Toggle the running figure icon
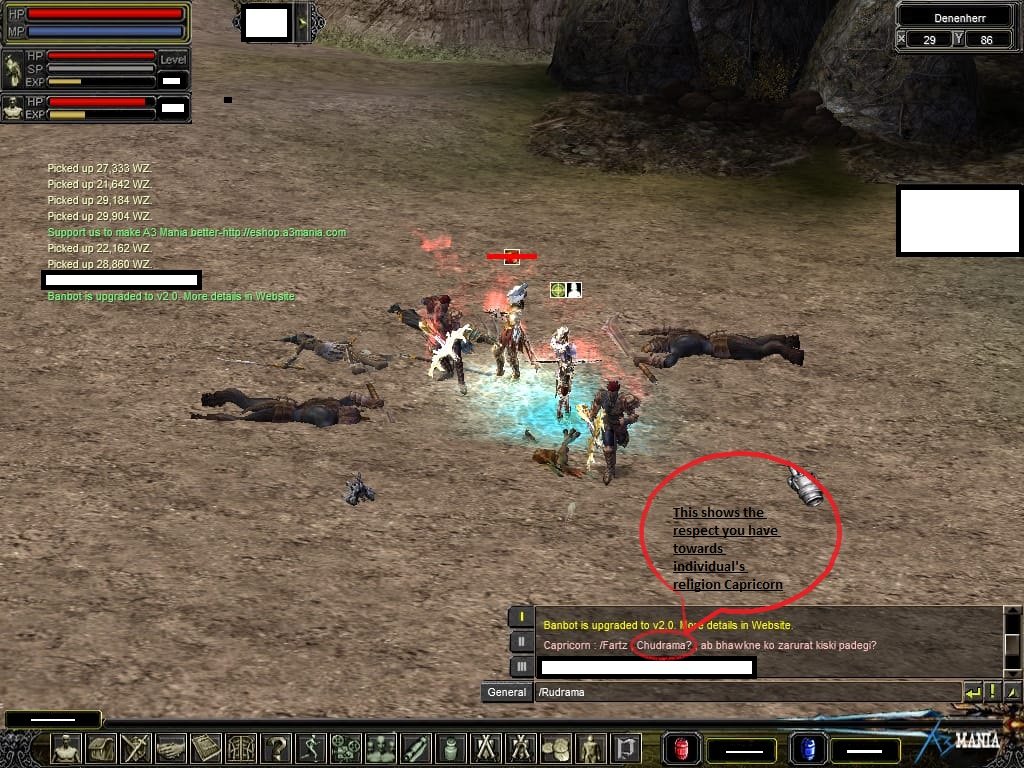 click(x=312, y=748)
